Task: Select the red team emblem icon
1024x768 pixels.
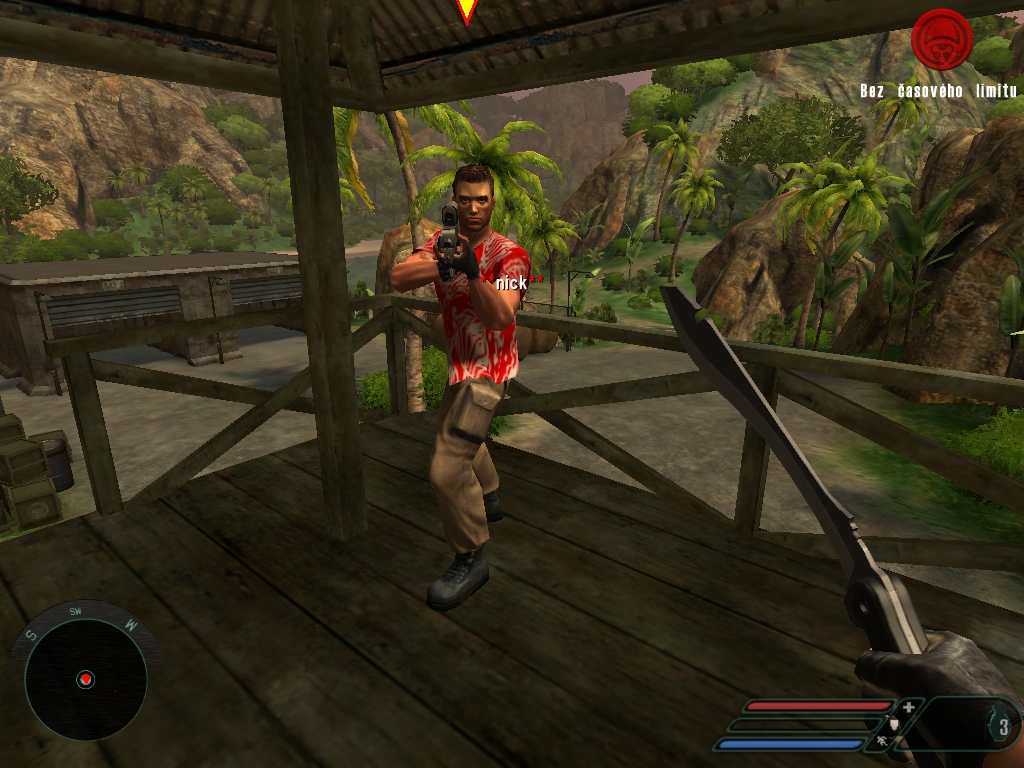Action: 941,39
